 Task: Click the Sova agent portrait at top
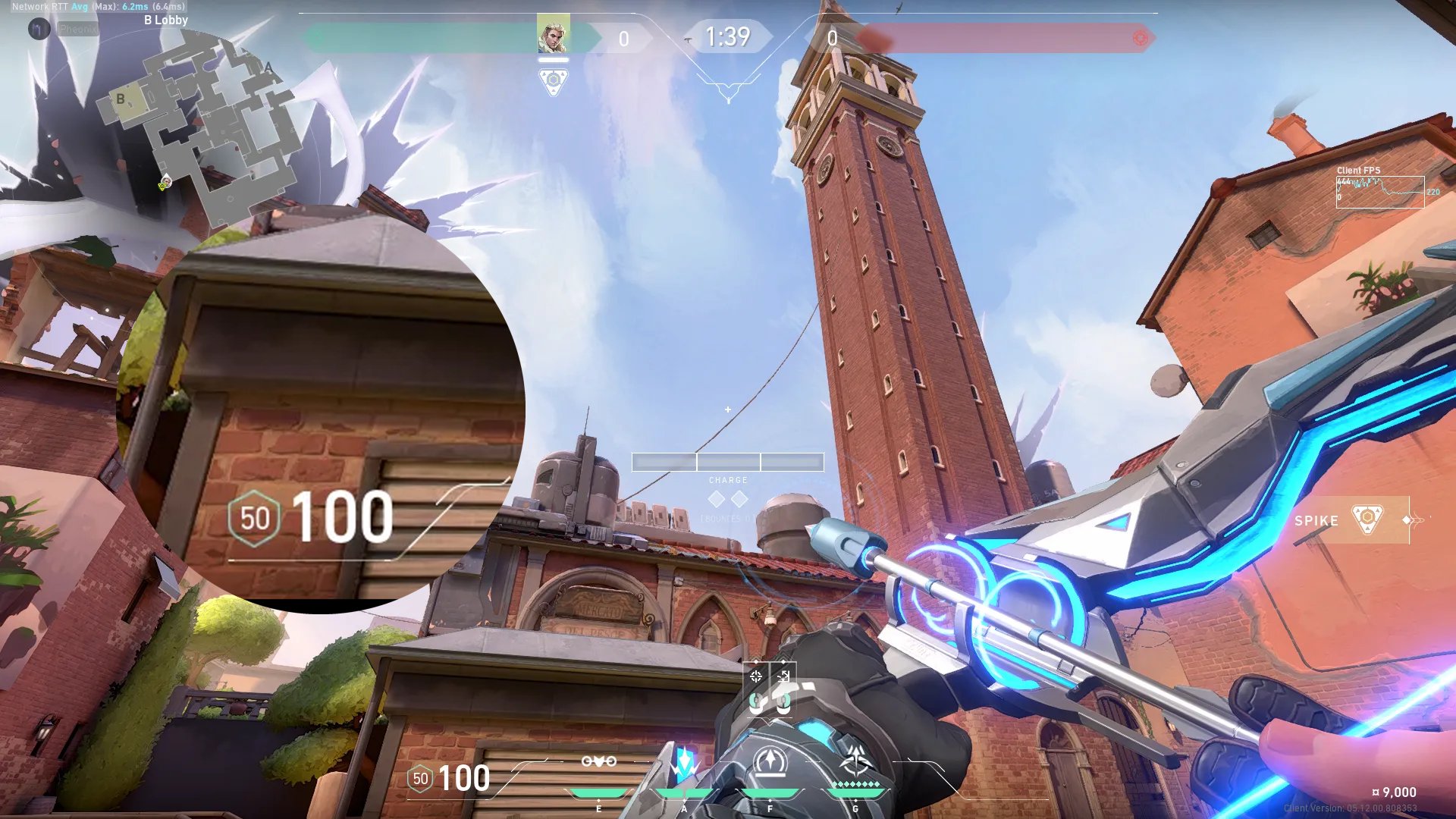(553, 35)
